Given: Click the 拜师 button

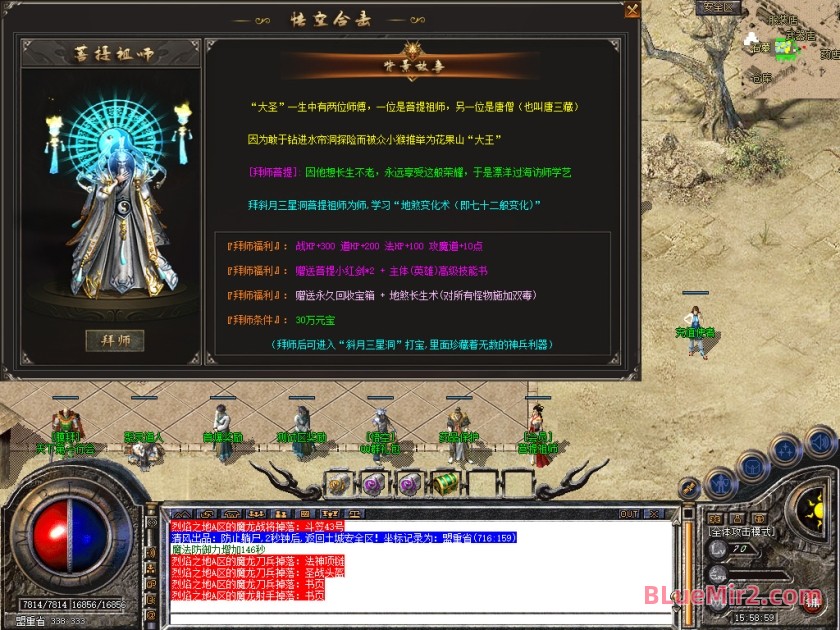Looking at the screenshot, I should click(115, 340).
